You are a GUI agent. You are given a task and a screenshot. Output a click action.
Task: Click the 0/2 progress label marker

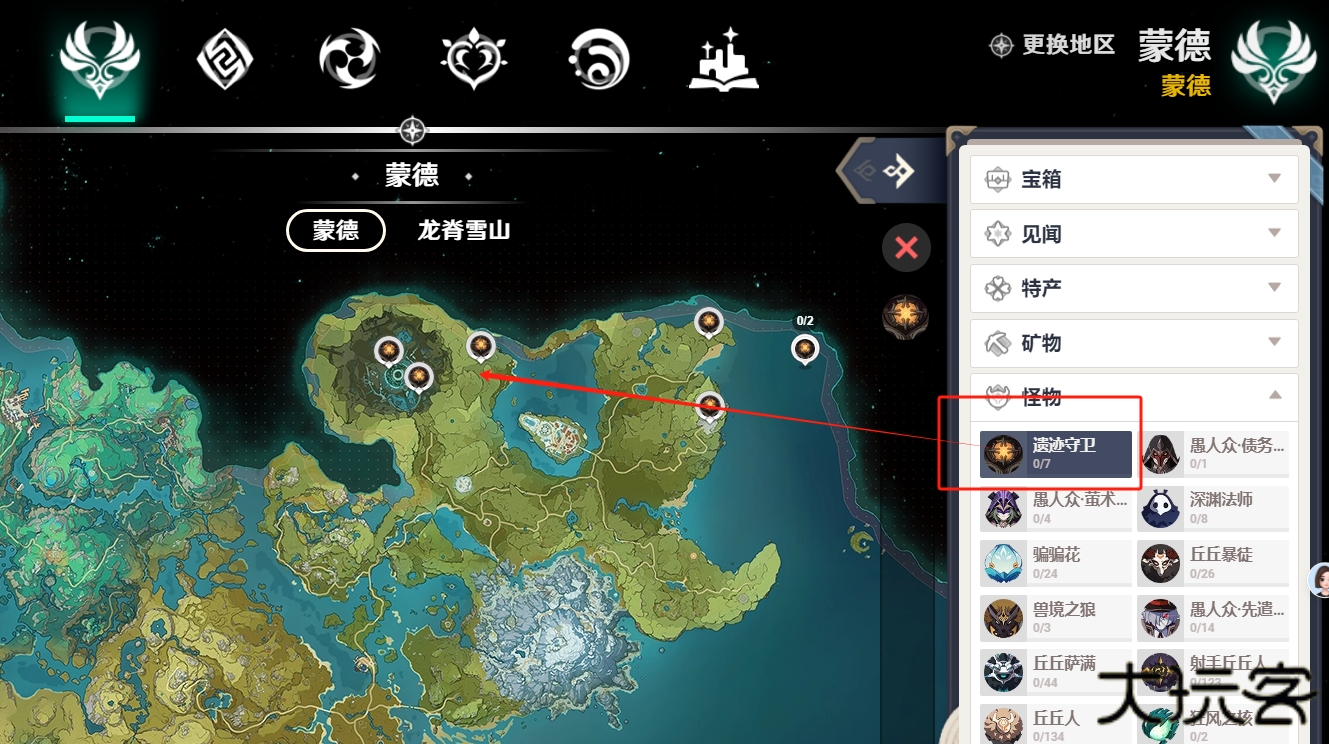(x=806, y=320)
